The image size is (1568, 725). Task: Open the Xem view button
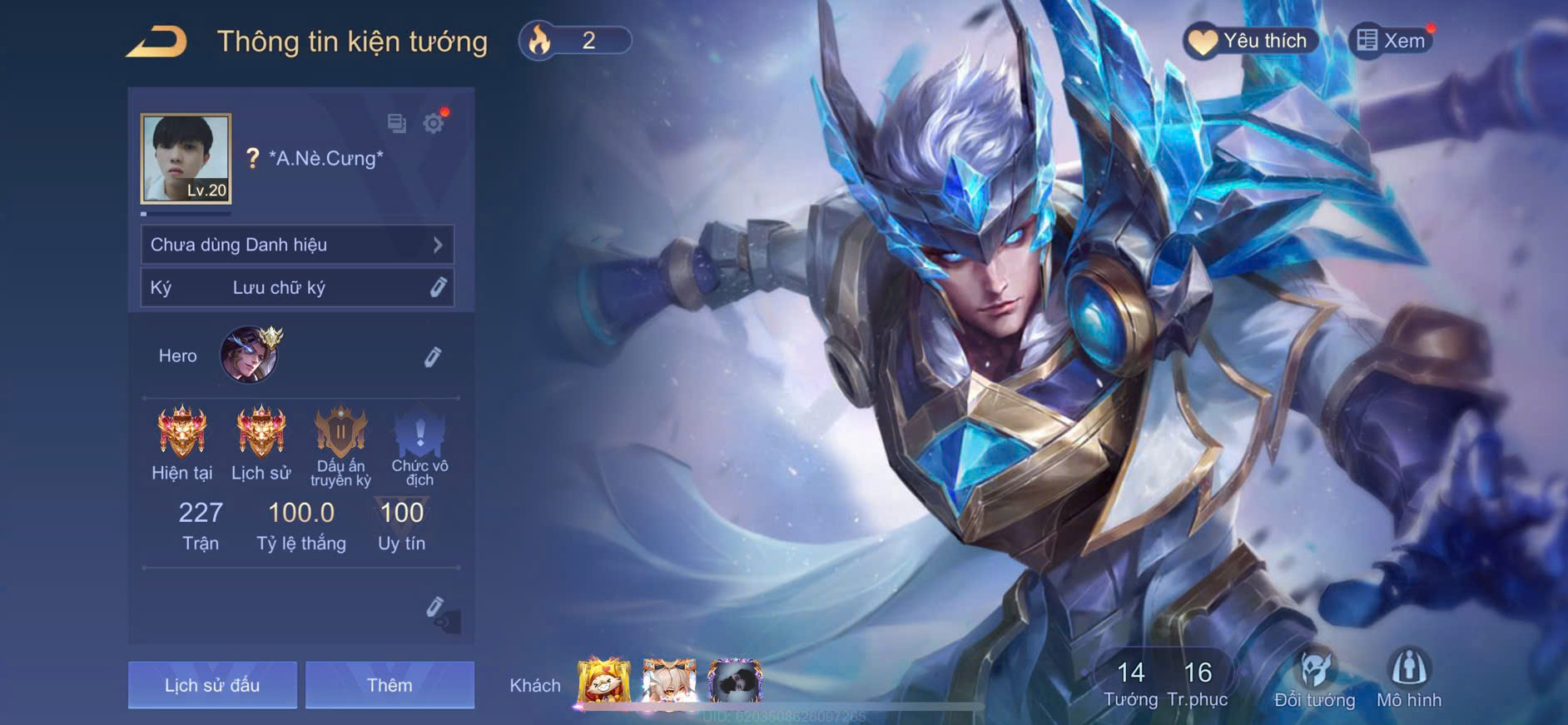coord(1391,41)
